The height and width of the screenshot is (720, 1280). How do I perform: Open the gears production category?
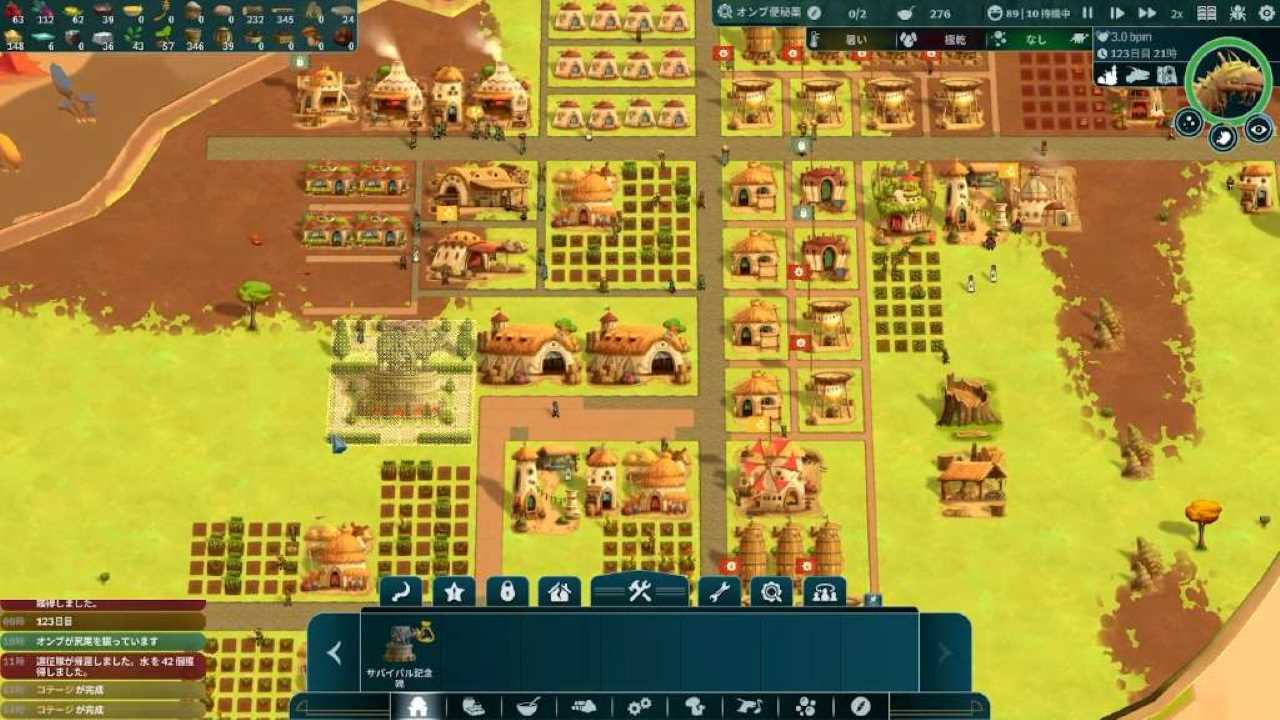pos(639,707)
